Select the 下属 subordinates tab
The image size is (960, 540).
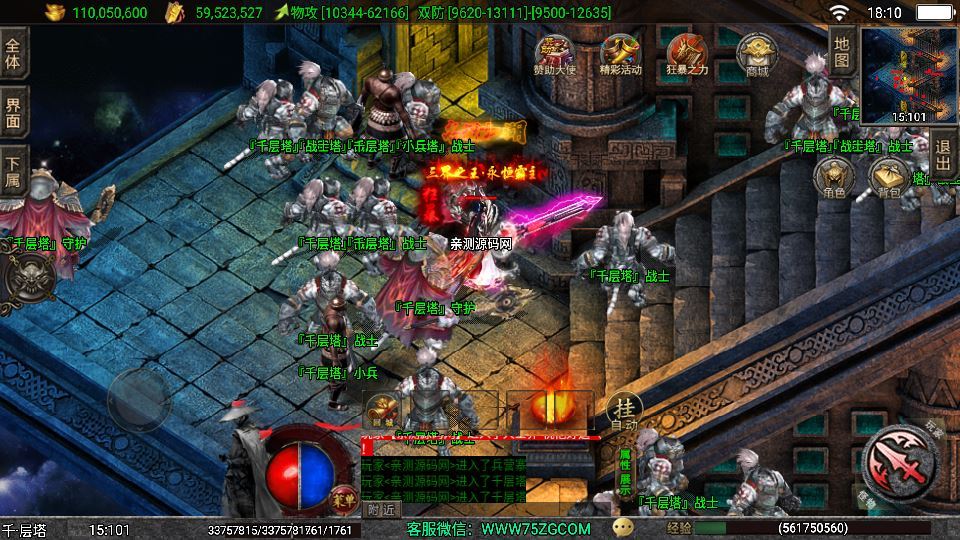13,172
